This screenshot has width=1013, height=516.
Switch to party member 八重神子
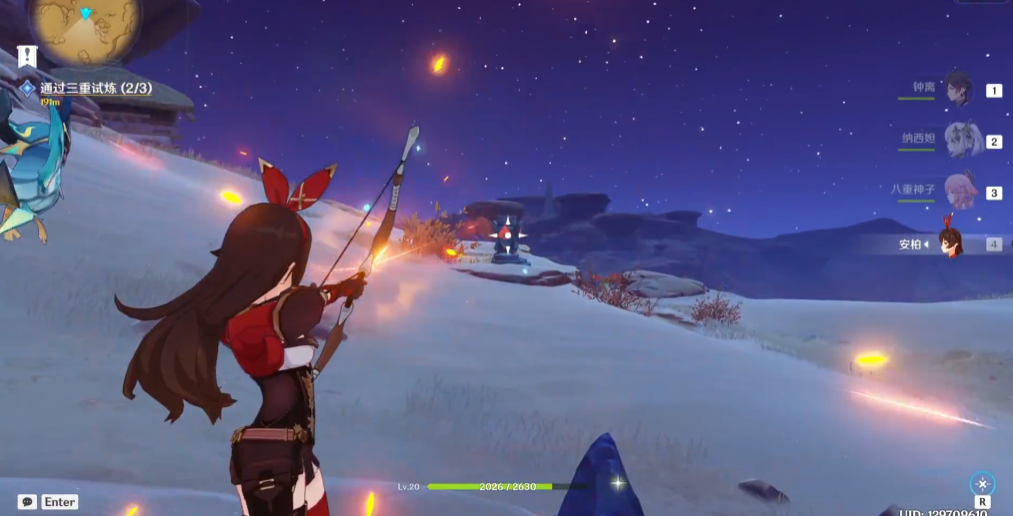960,191
